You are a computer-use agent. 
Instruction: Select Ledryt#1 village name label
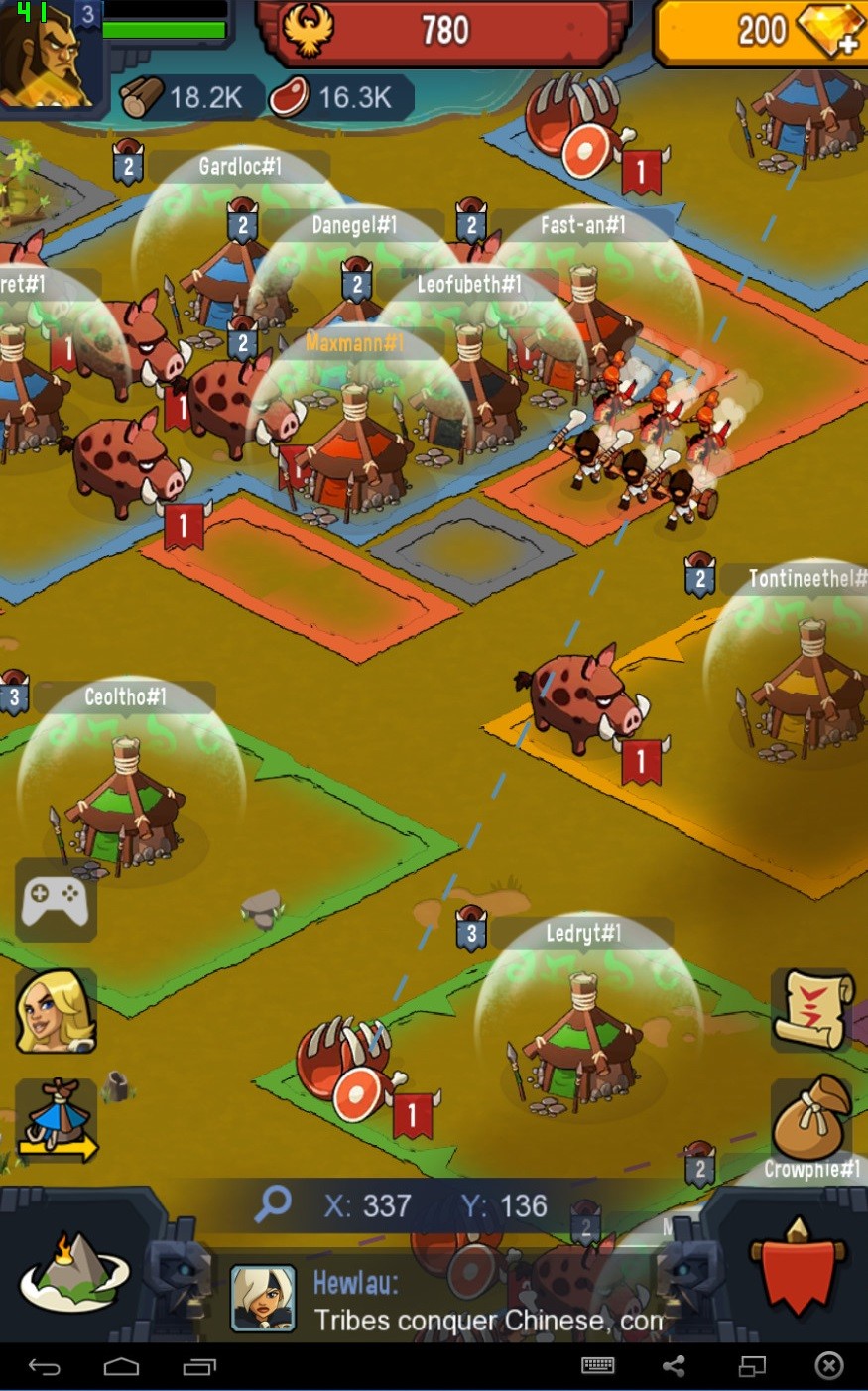(x=583, y=933)
